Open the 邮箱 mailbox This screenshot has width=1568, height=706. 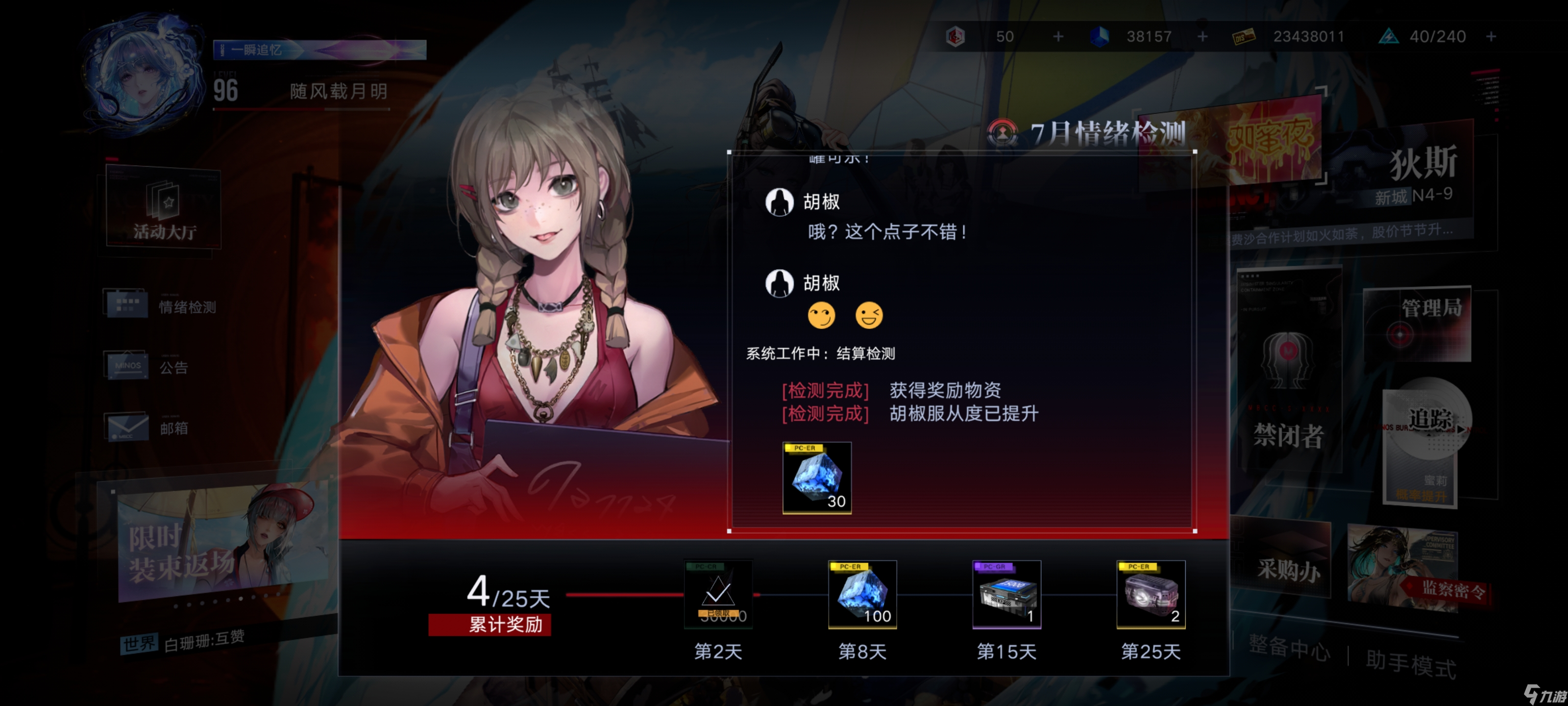(148, 427)
